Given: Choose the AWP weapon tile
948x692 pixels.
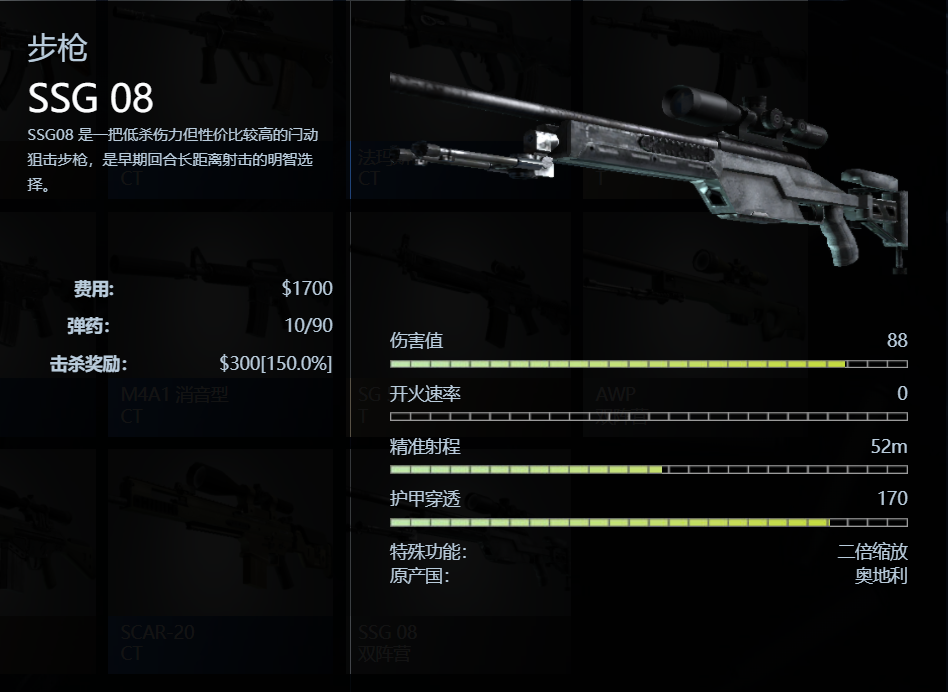Looking at the screenshot, I should pos(700,330).
